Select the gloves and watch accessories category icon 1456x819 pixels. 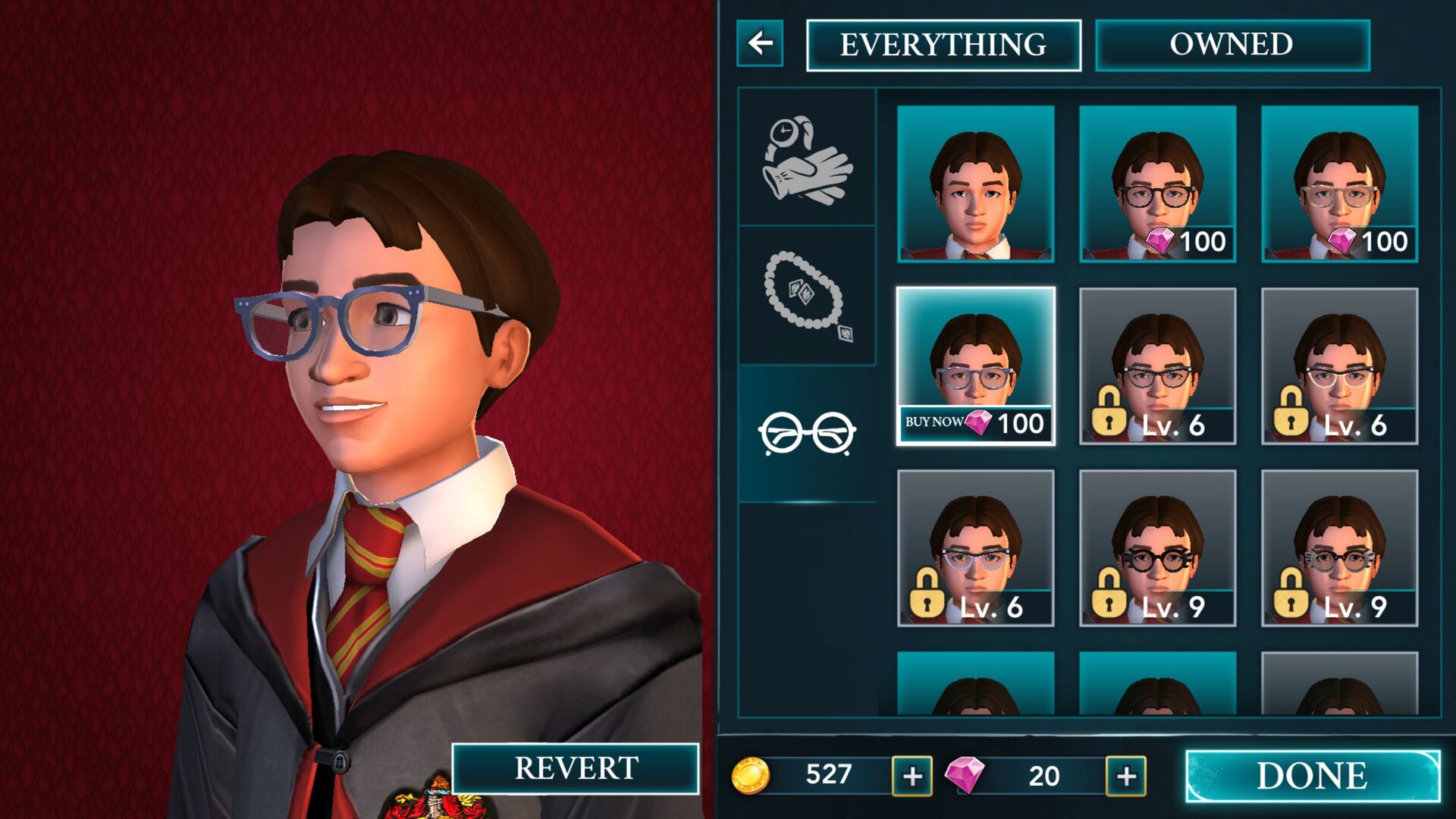807,159
